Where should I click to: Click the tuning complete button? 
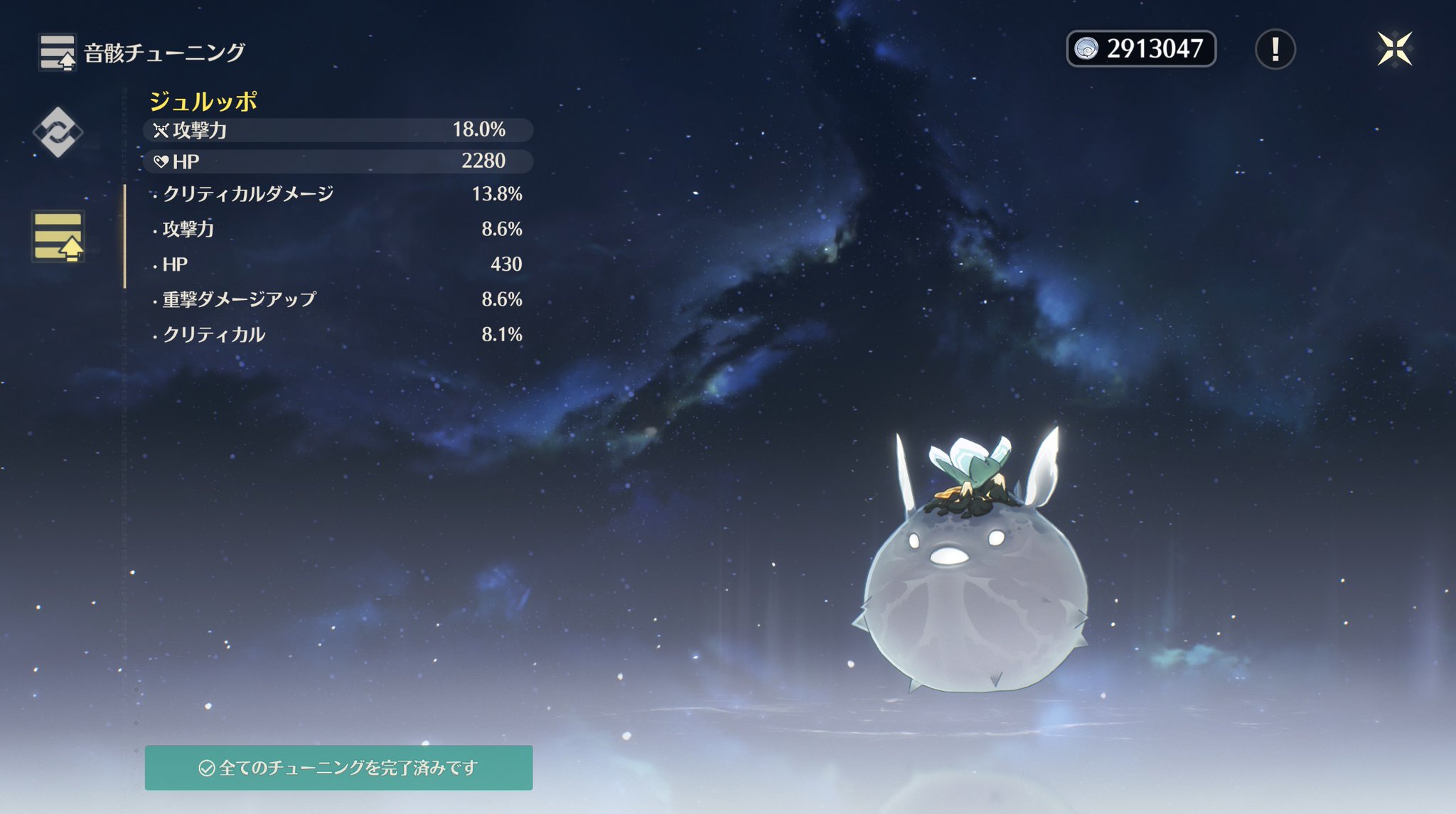click(x=338, y=768)
